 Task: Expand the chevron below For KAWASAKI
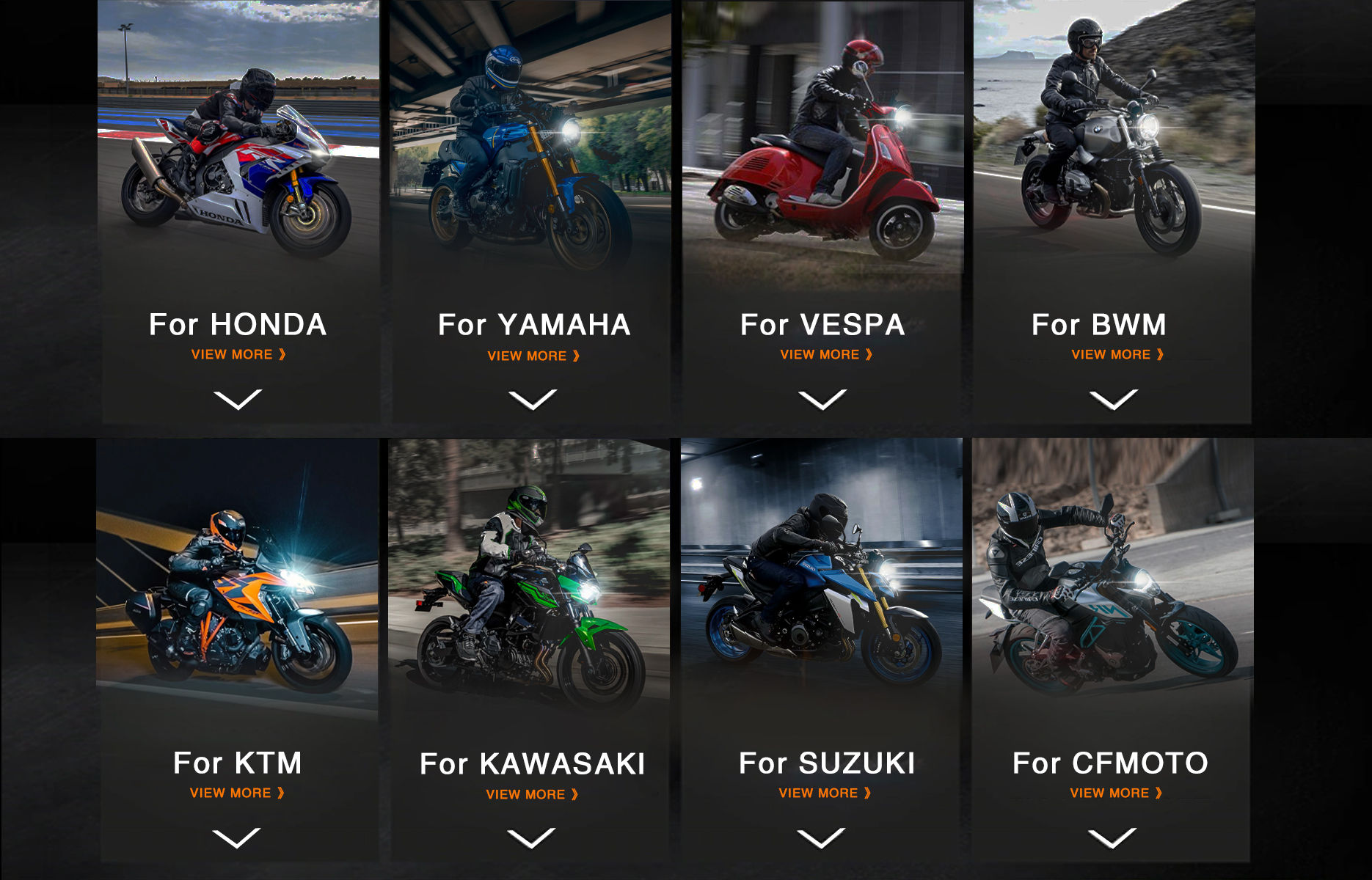click(531, 838)
